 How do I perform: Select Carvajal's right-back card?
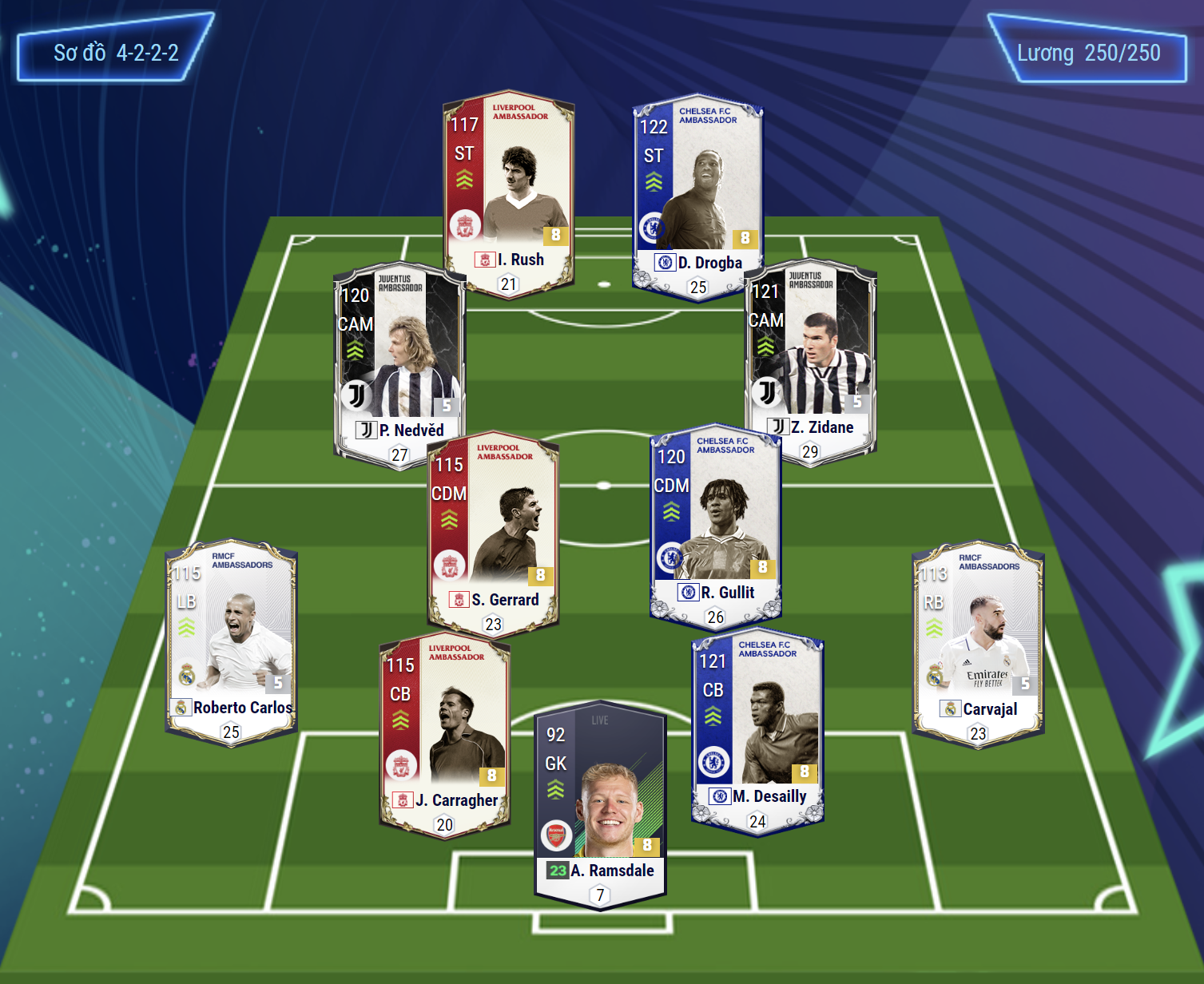pyautogui.click(x=978, y=643)
